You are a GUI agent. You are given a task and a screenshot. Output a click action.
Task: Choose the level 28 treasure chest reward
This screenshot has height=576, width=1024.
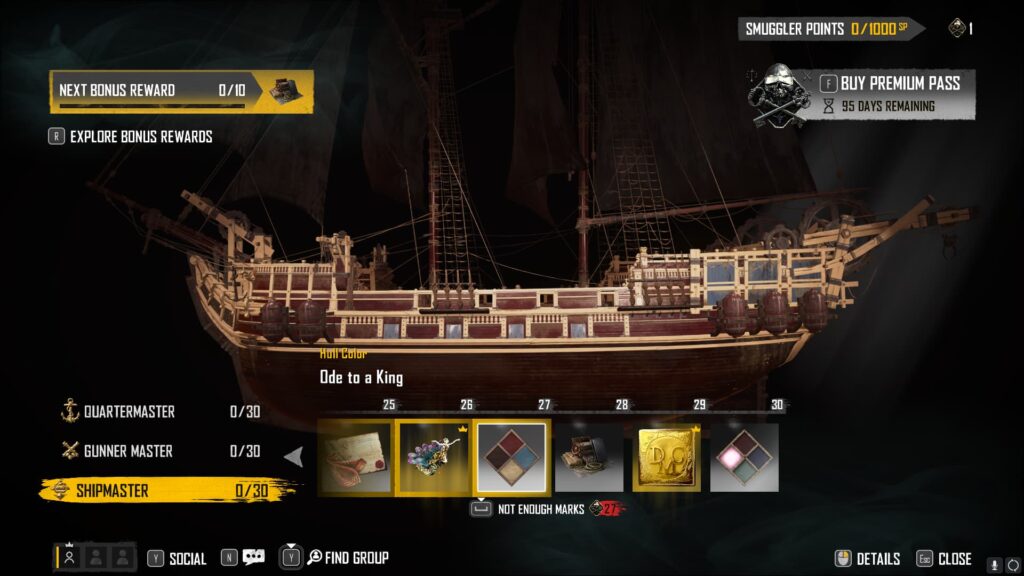tap(589, 458)
